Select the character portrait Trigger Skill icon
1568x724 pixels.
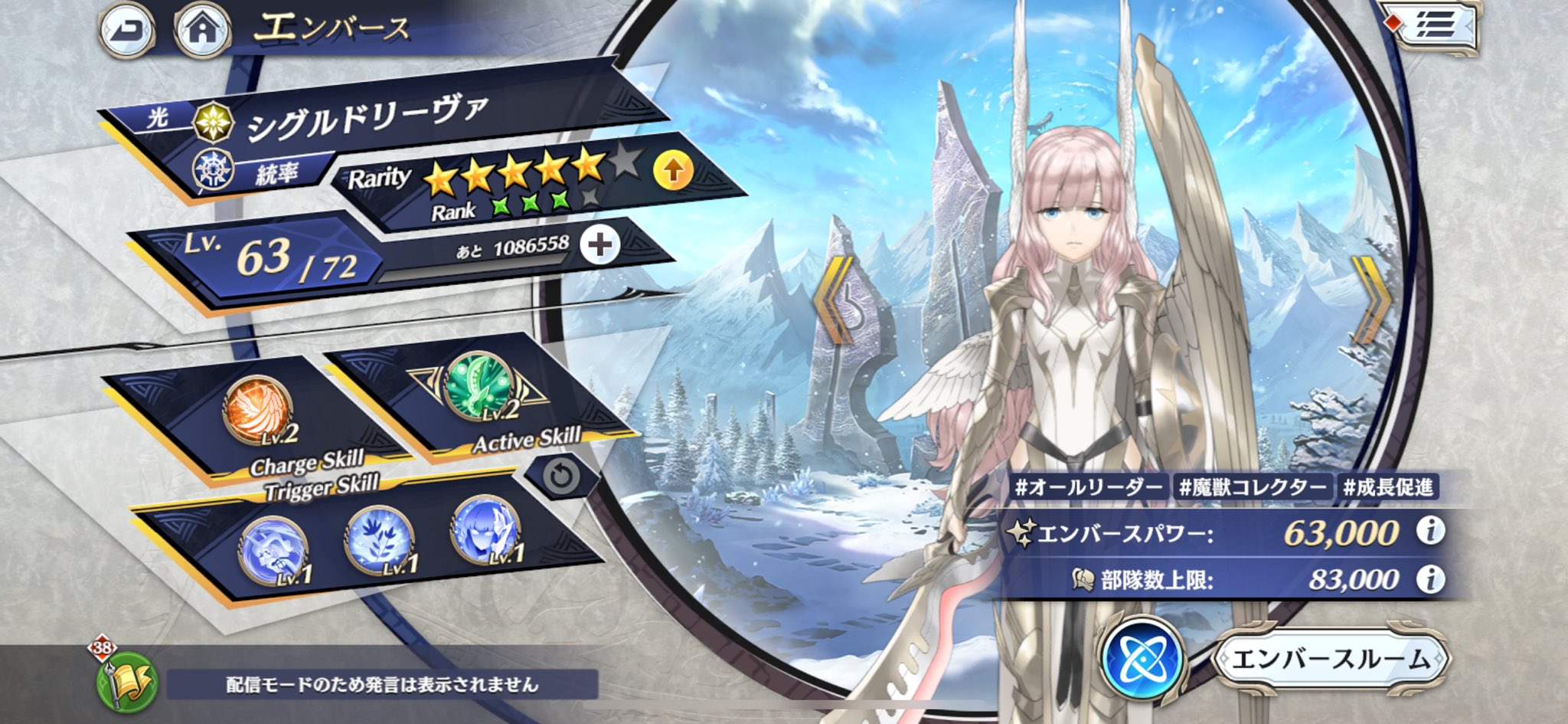pos(485,530)
